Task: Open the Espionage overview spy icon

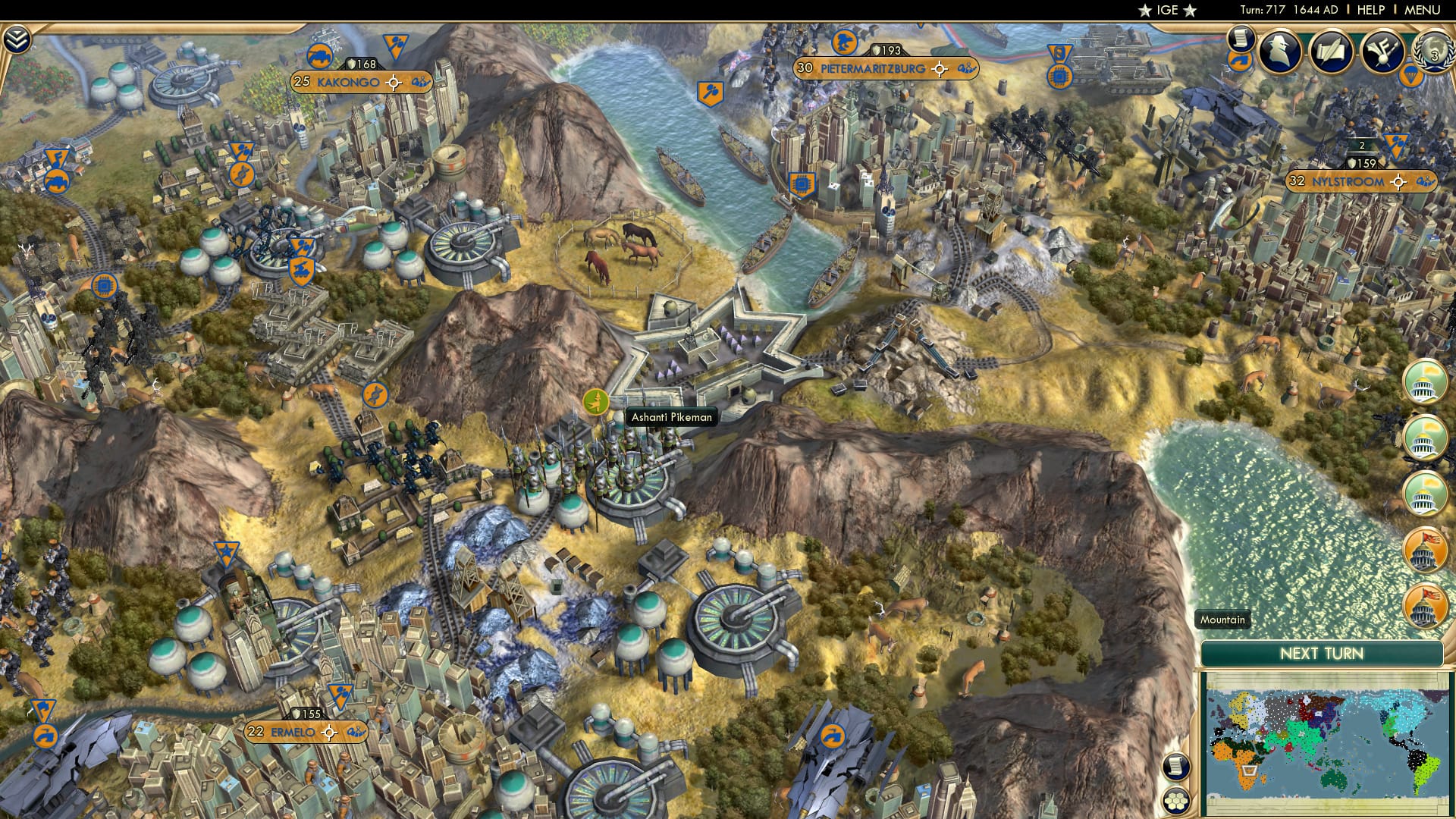Action: pyautogui.click(x=1280, y=51)
